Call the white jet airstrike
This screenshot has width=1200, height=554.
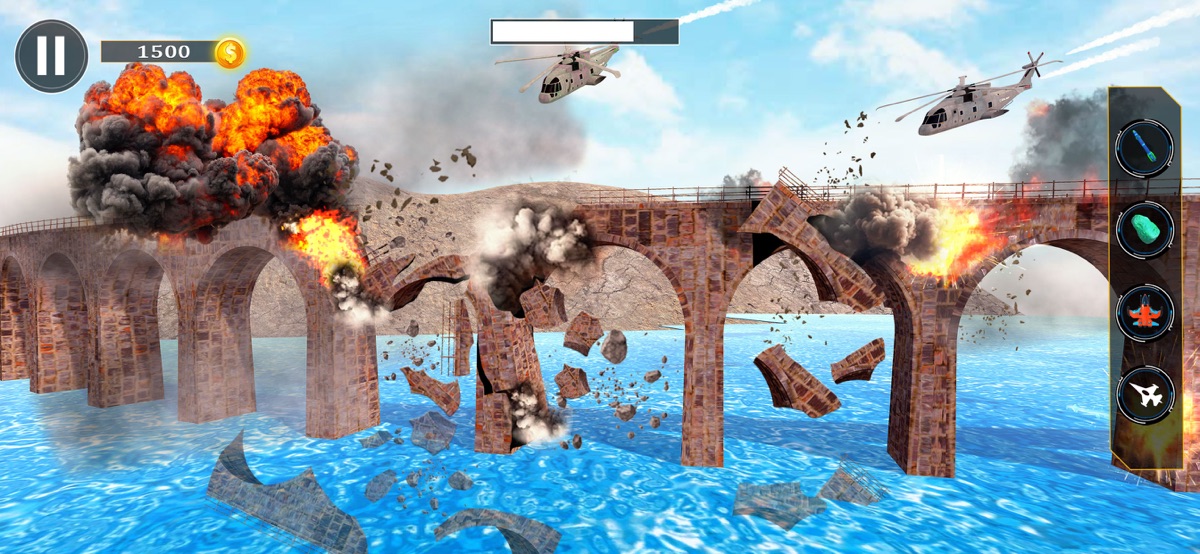1144,395
